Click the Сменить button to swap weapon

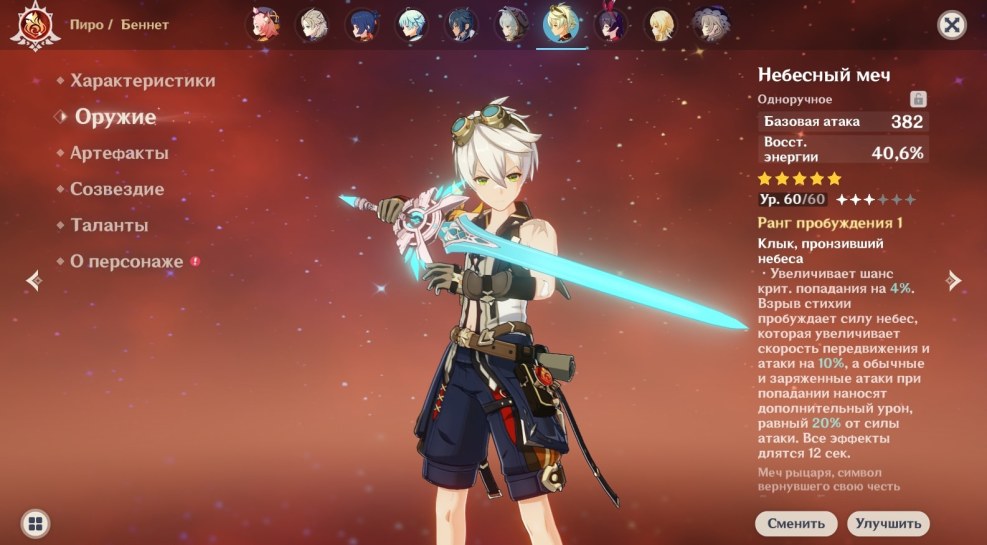point(796,523)
